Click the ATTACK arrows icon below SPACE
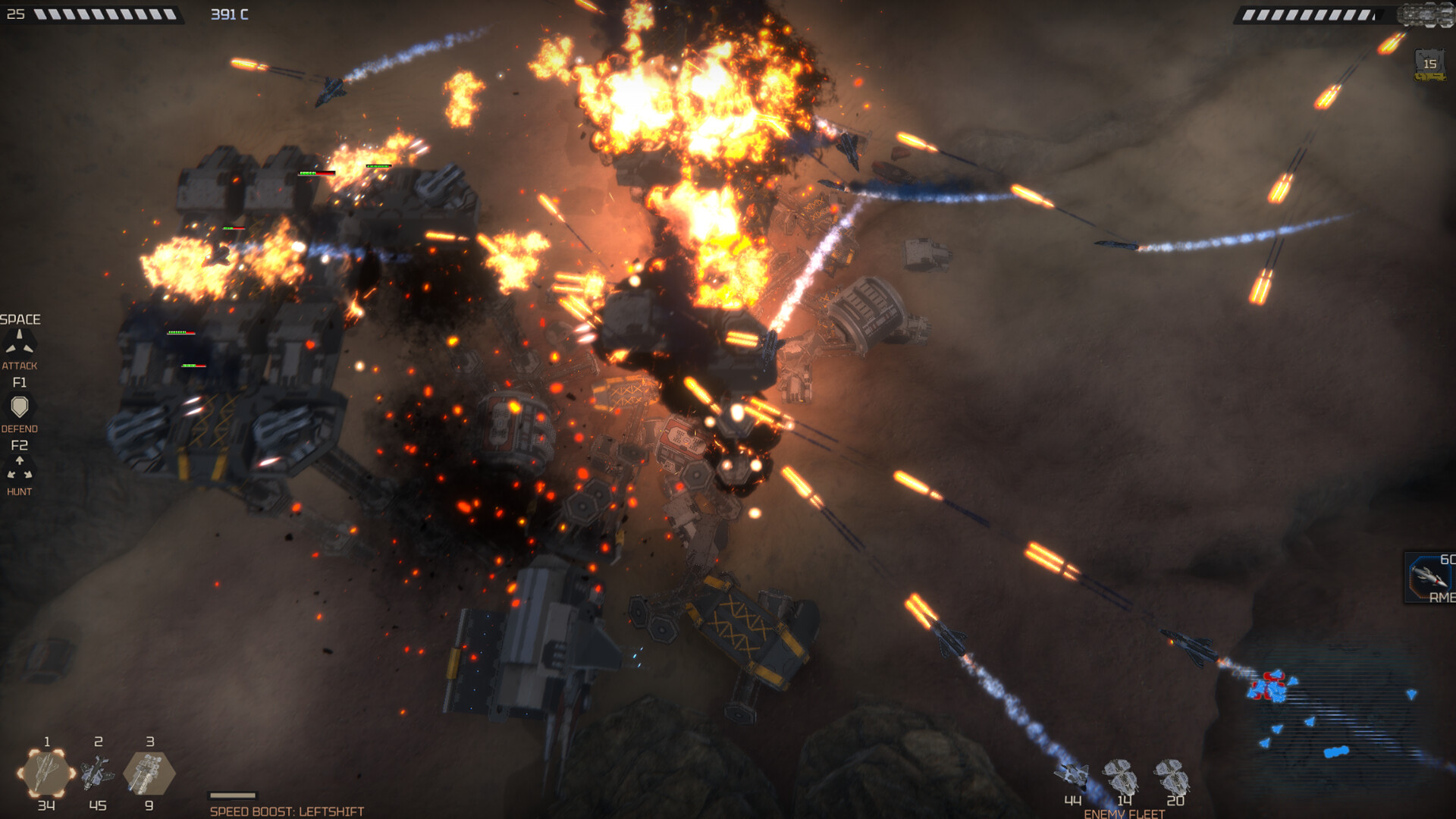 coord(21,343)
